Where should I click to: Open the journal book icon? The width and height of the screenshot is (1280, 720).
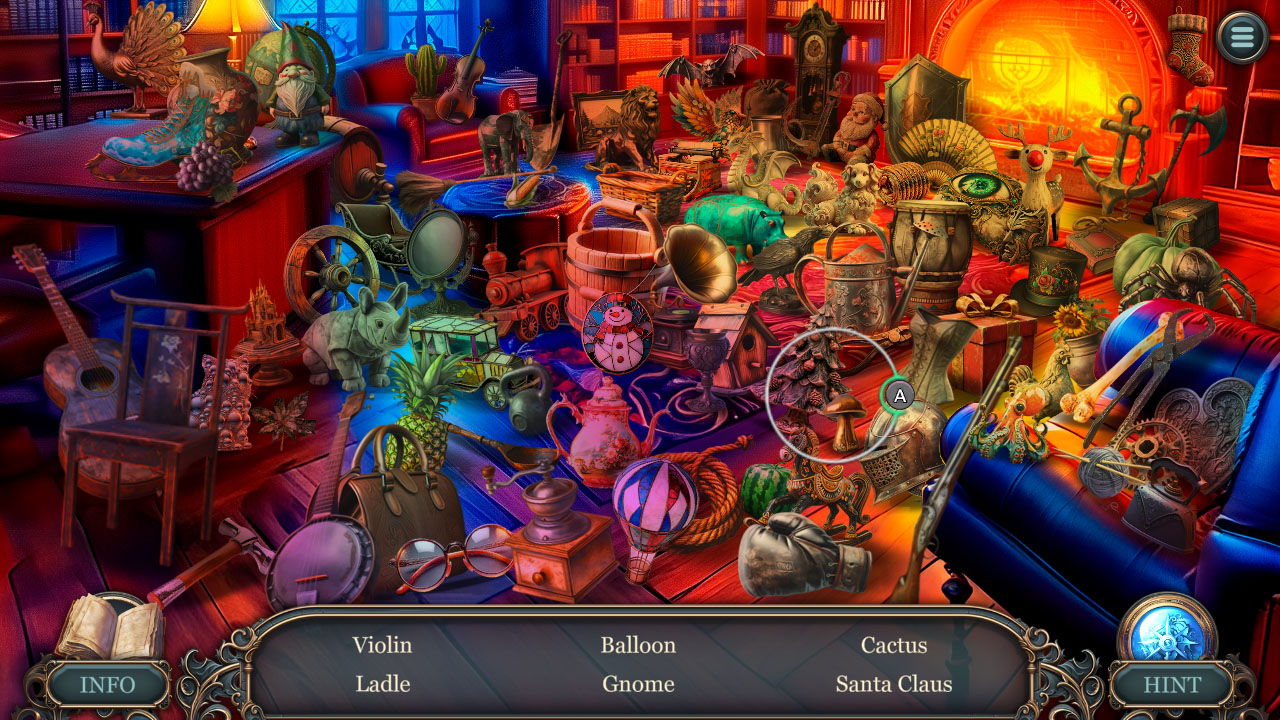(x=108, y=628)
